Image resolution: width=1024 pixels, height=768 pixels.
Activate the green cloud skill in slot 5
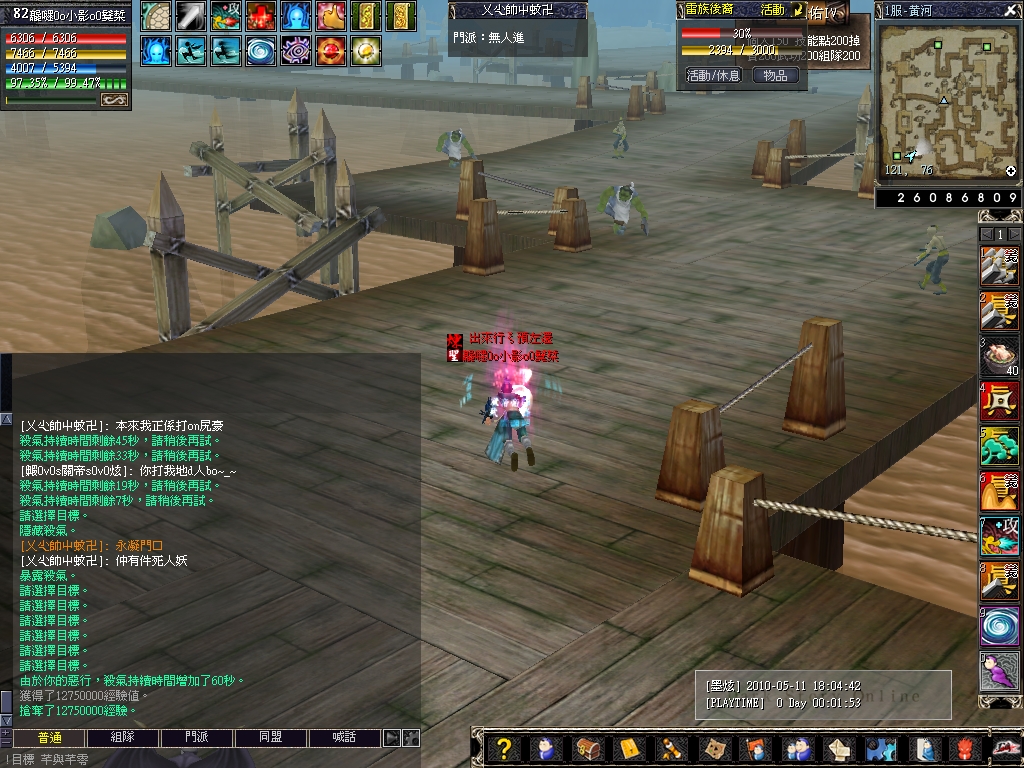pos(999,446)
